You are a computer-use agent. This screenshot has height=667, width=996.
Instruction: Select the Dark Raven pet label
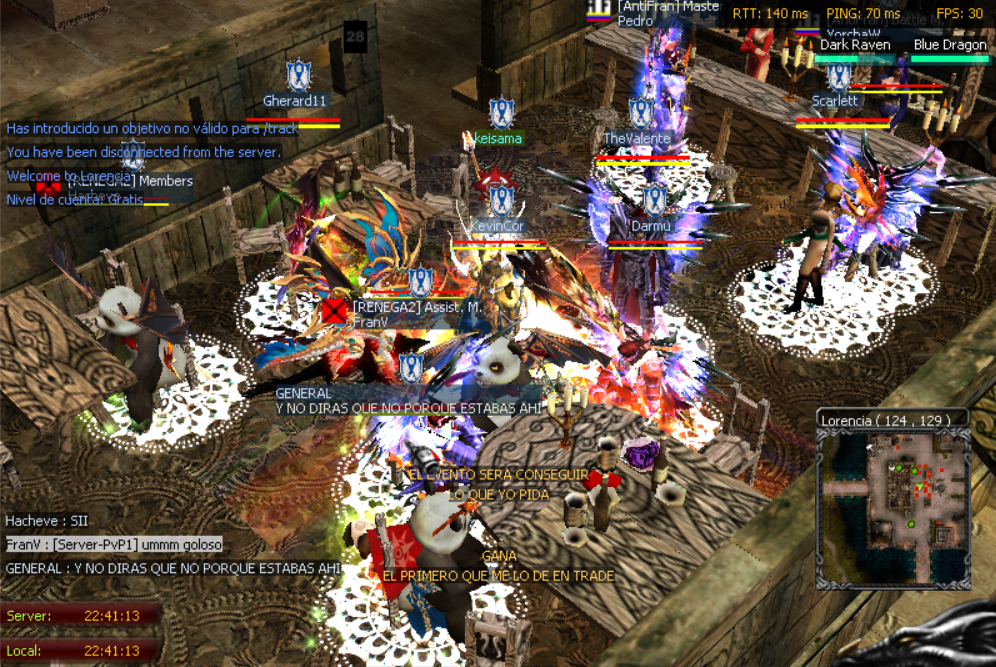[x=855, y=45]
